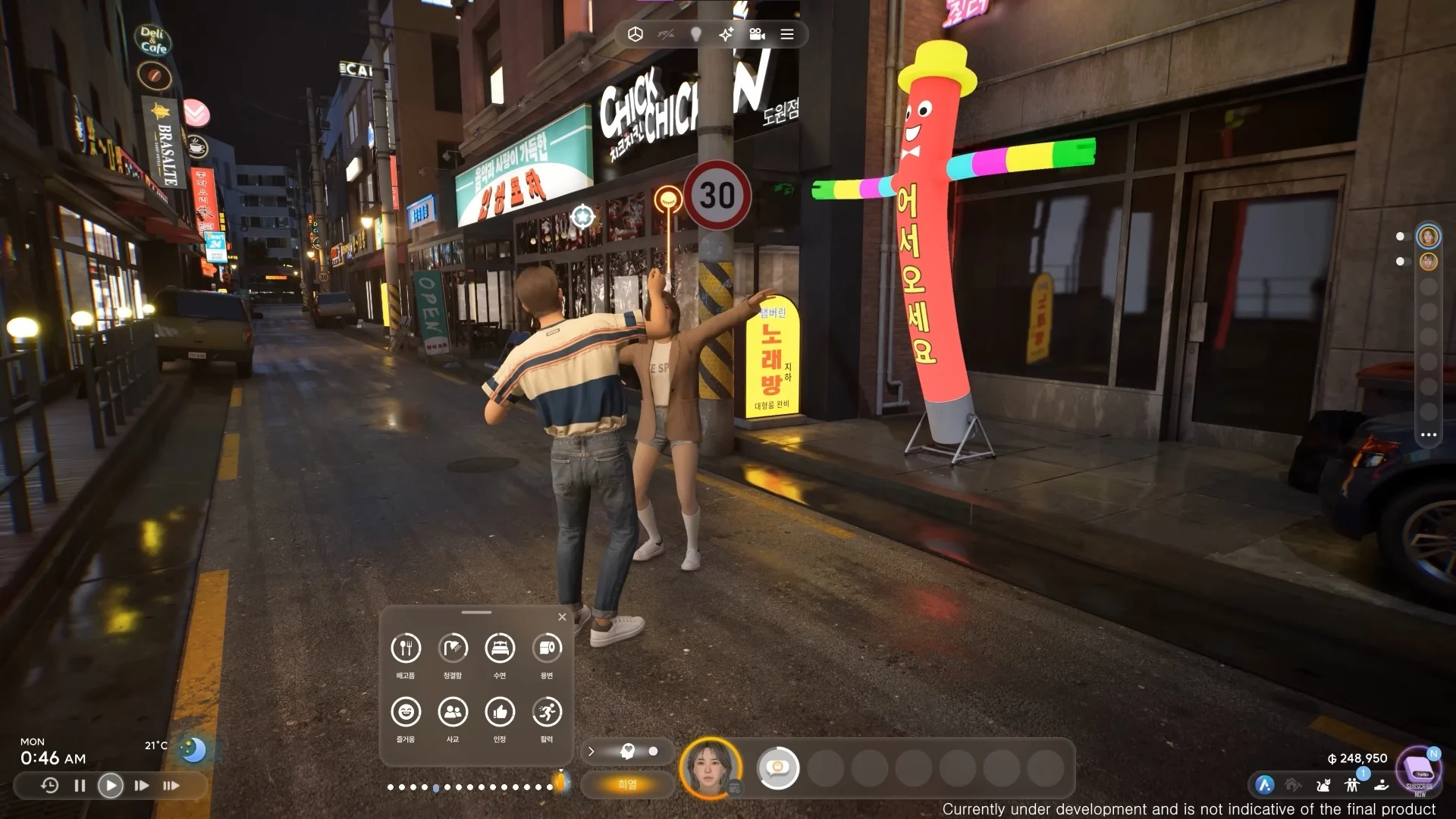Viewport: 1456px width, 819px height.
Task: Select the social (사교) need icon
Action: pos(453,712)
